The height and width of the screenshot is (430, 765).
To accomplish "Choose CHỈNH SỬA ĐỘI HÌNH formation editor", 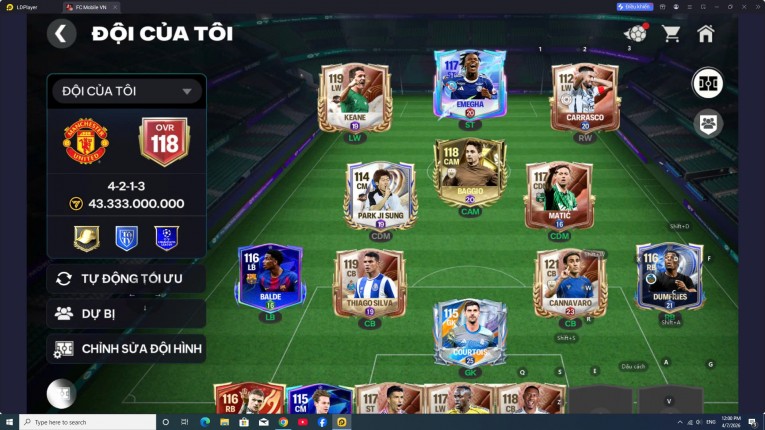I will click(126, 349).
